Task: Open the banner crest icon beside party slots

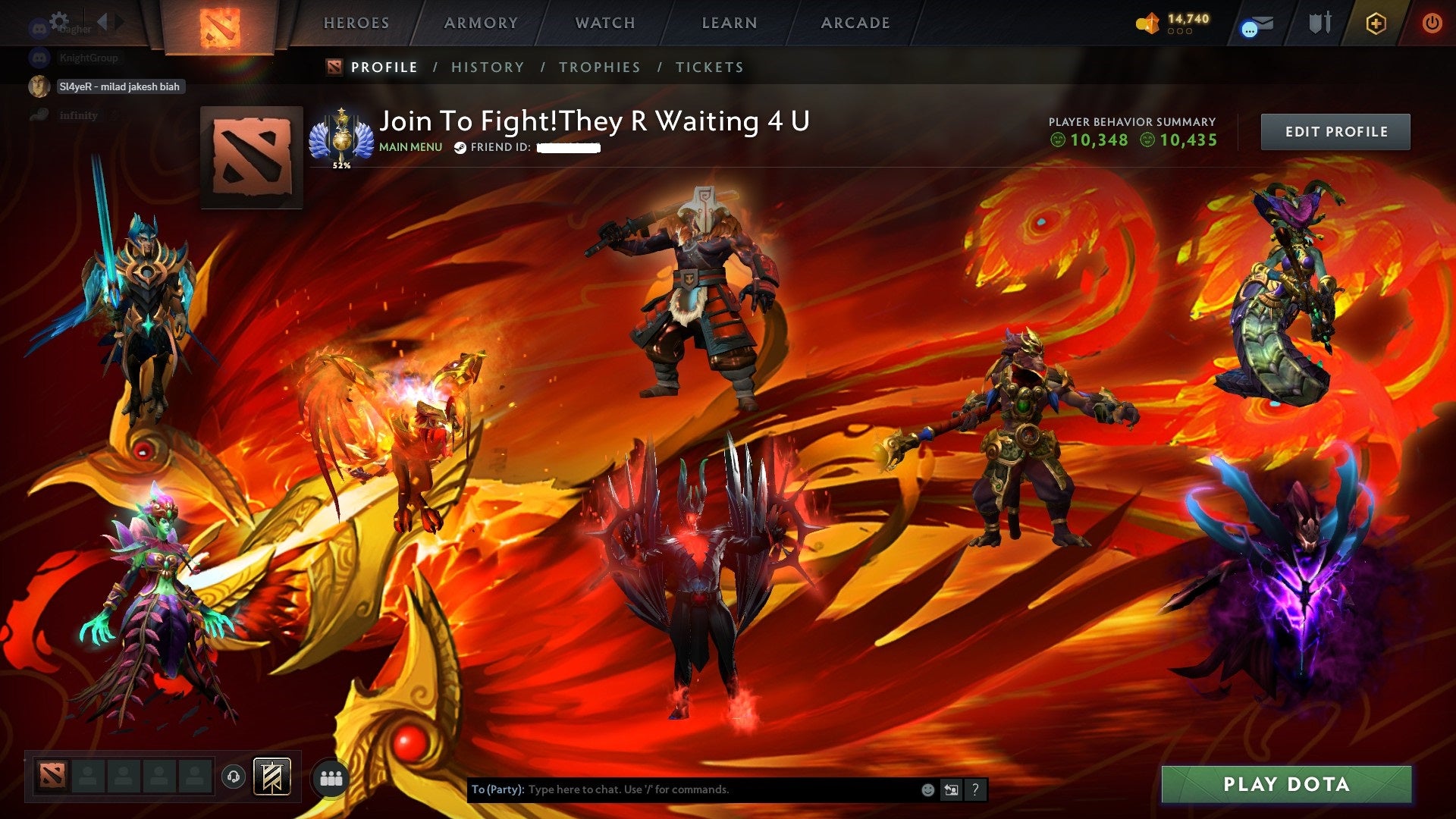Action: 272,777
